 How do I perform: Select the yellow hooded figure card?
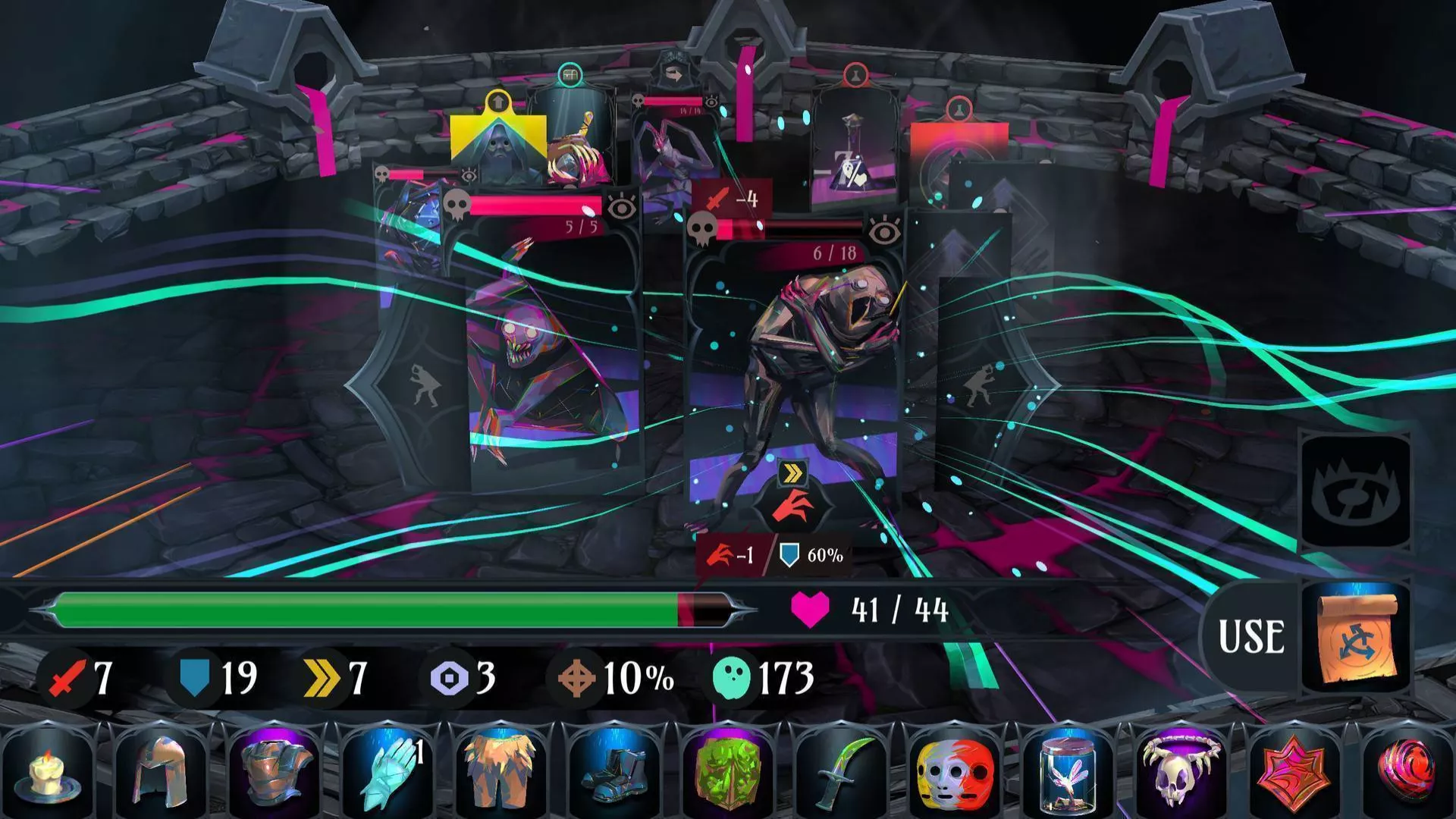click(x=497, y=144)
